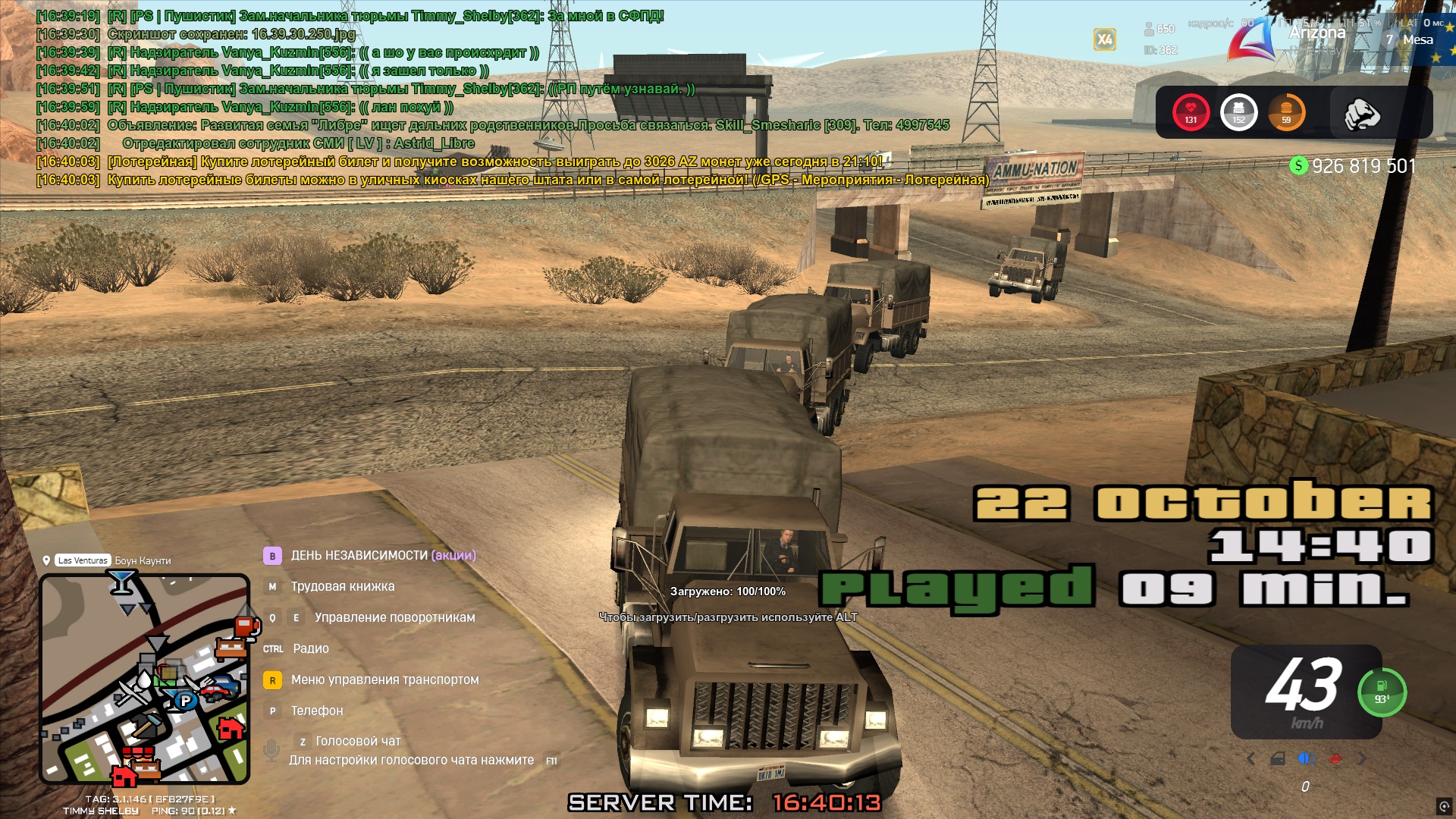Activate the left turn signal arrow
Image resolution: width=1456 pixels, height=819 pixels.
[1251, 758]
